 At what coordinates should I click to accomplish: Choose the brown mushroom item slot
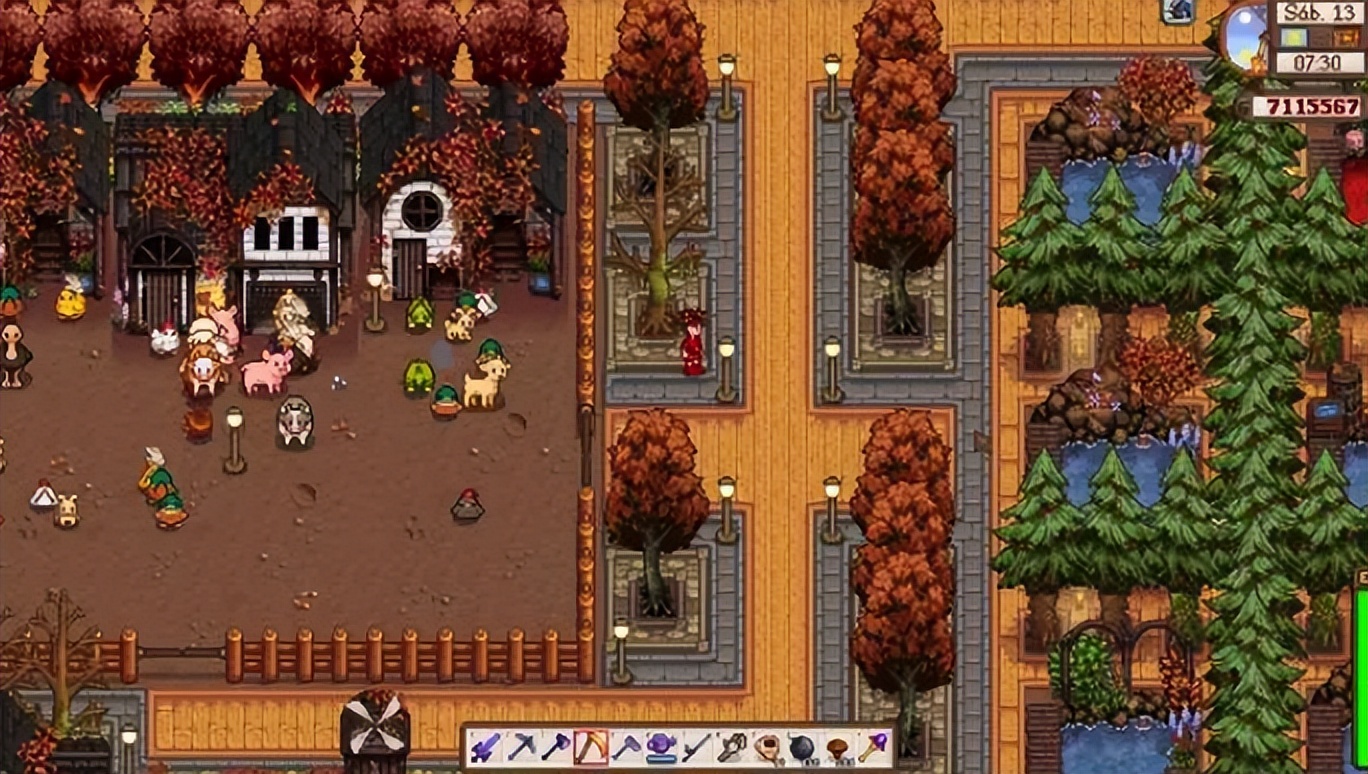[838, 748]
